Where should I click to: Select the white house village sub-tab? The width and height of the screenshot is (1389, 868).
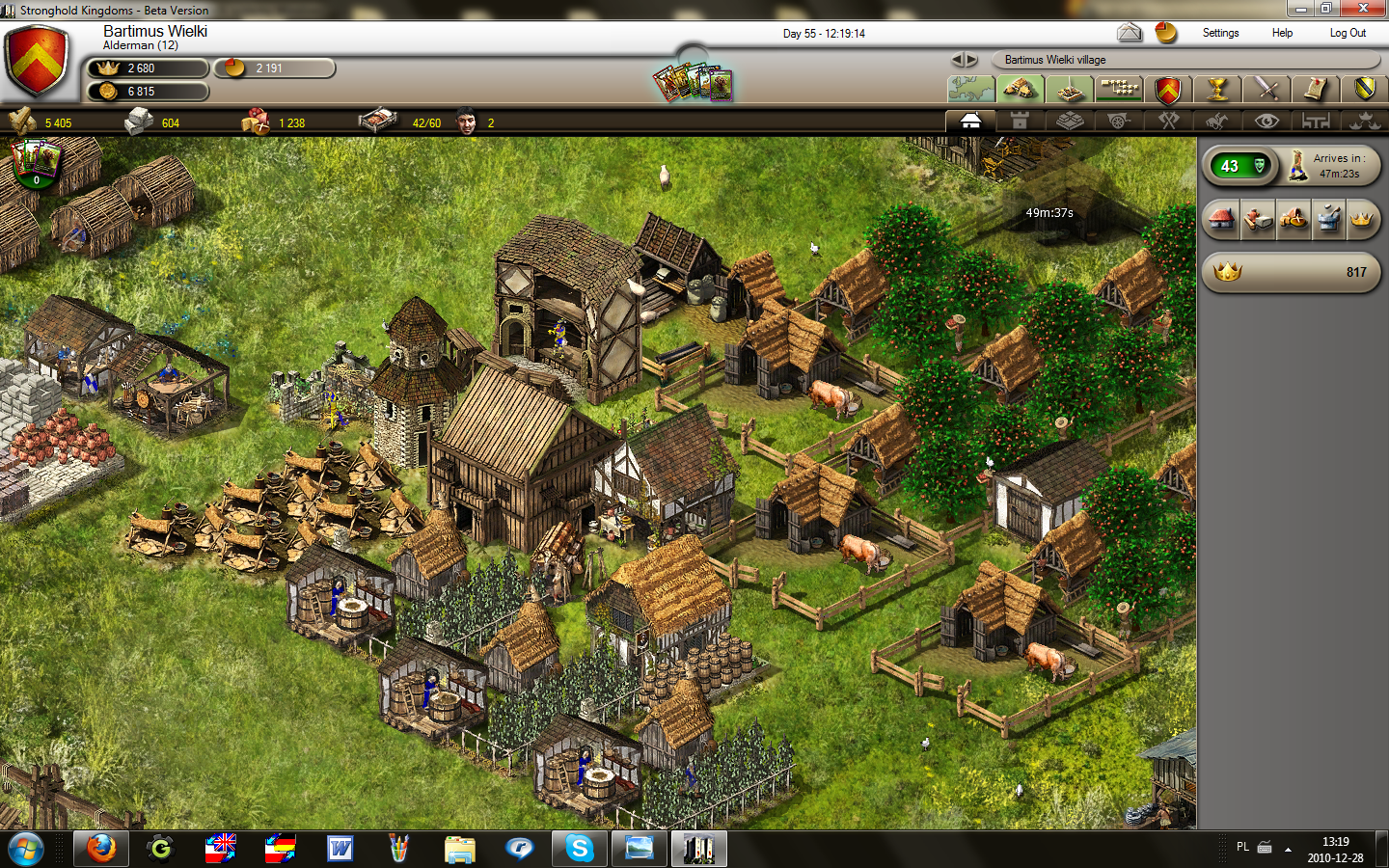tap(970, 121)
